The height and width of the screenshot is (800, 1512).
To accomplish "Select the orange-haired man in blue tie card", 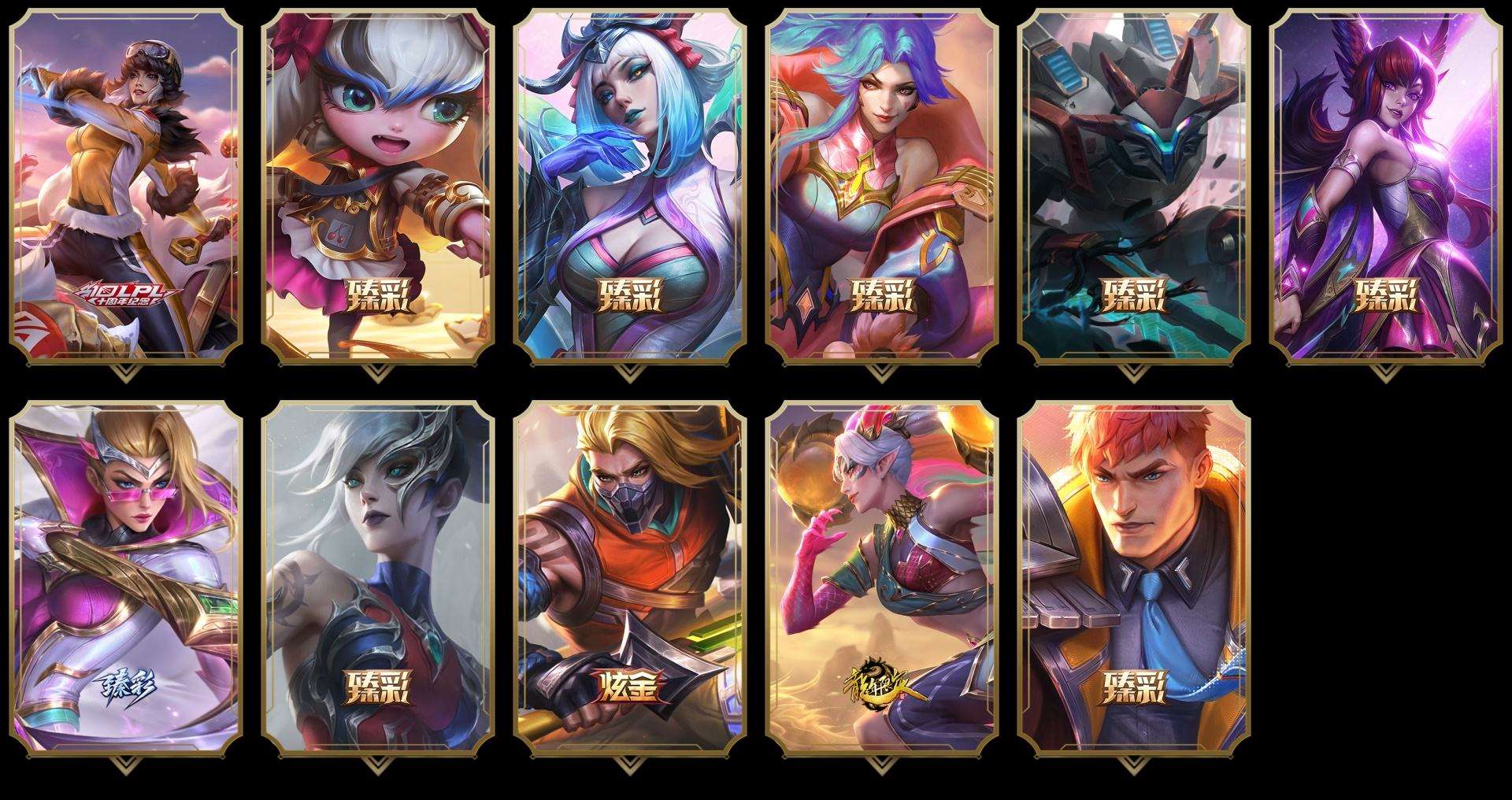I will [1134, 578].
